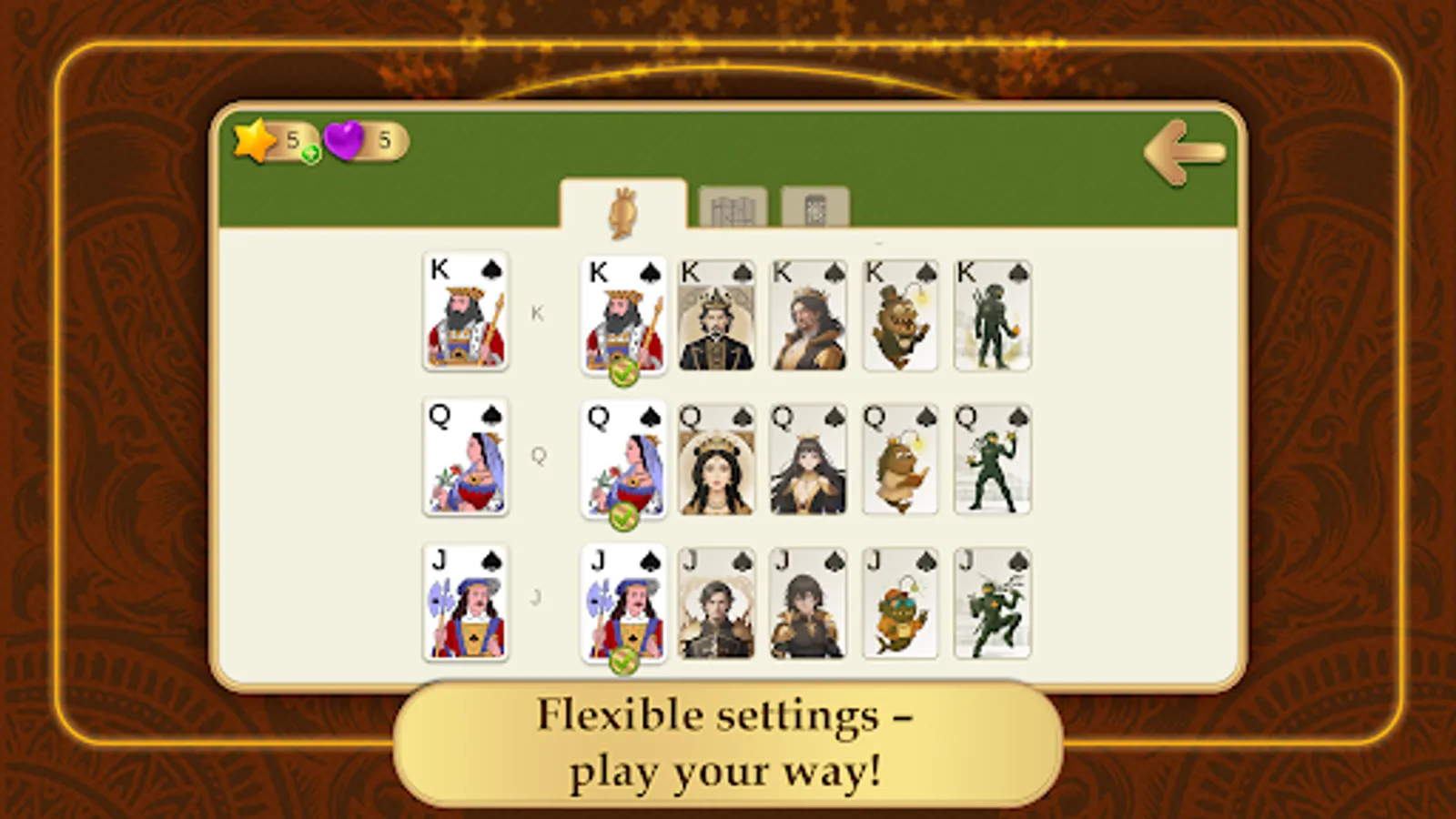Toggle the green checkmark on the King card
This screenshot has width=1456, height=819.
[x=622, y=369]
